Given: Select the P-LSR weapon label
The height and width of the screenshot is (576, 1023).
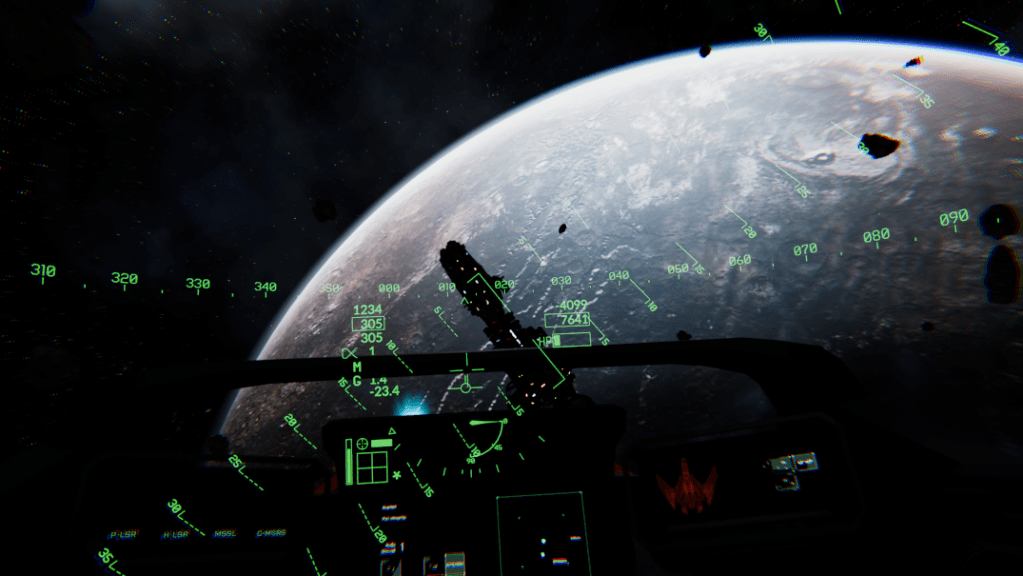Looking at the screenshot, I should (123, 534).
